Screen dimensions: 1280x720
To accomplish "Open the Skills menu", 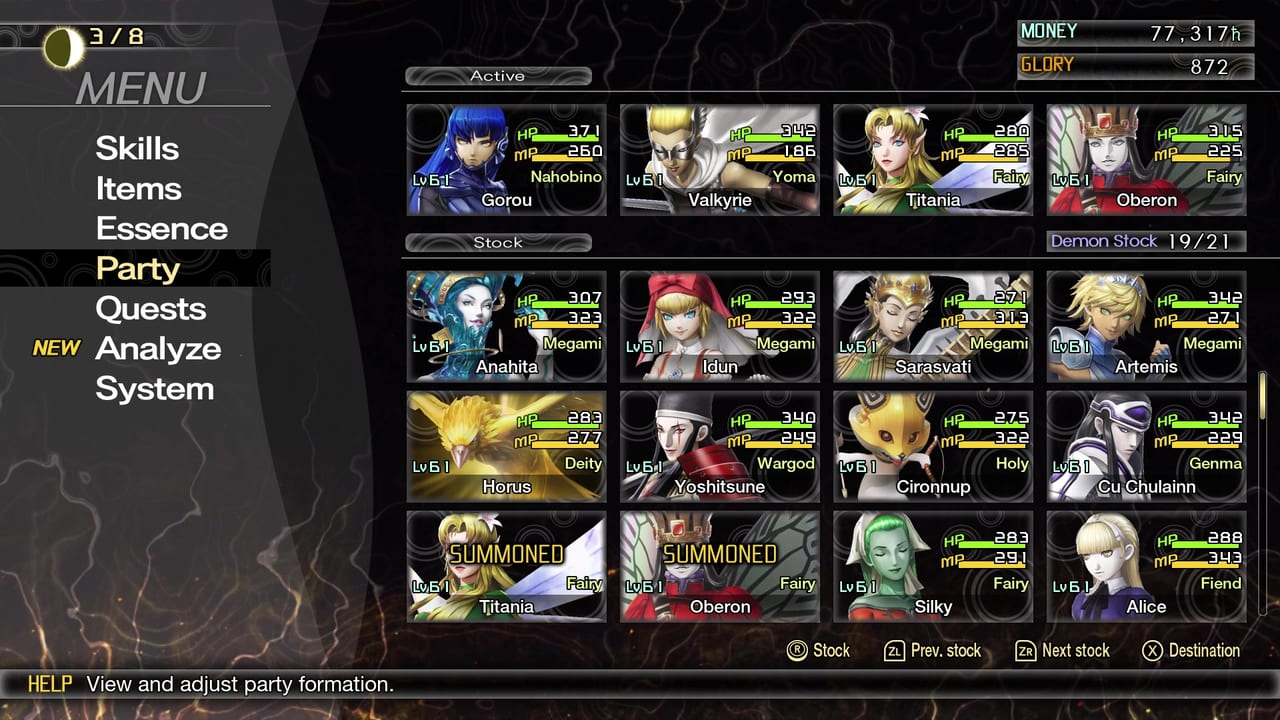I will click(x=137, y=148).
